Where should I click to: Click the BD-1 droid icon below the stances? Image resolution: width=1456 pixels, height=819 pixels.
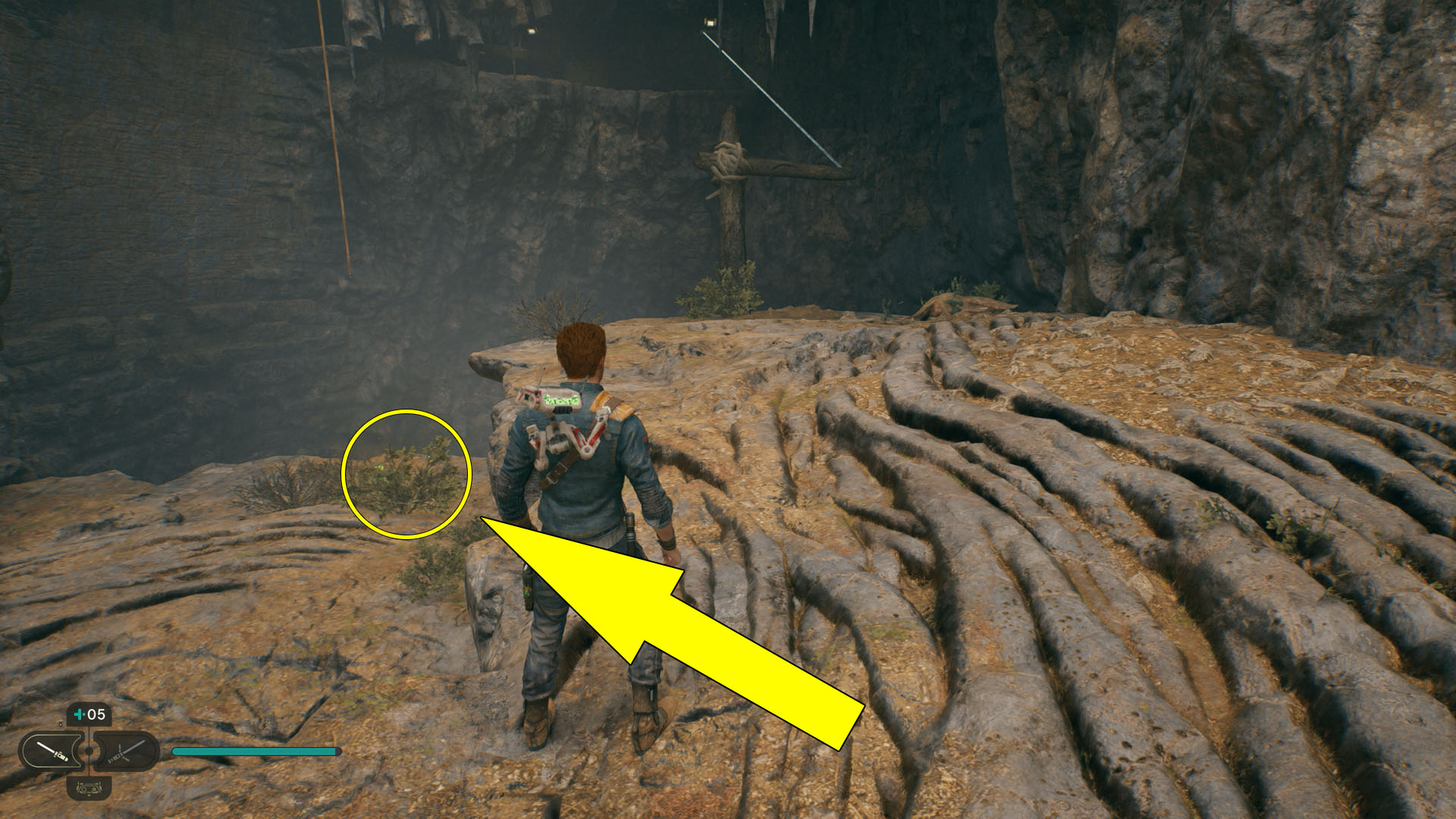click(x=89, y=789)
